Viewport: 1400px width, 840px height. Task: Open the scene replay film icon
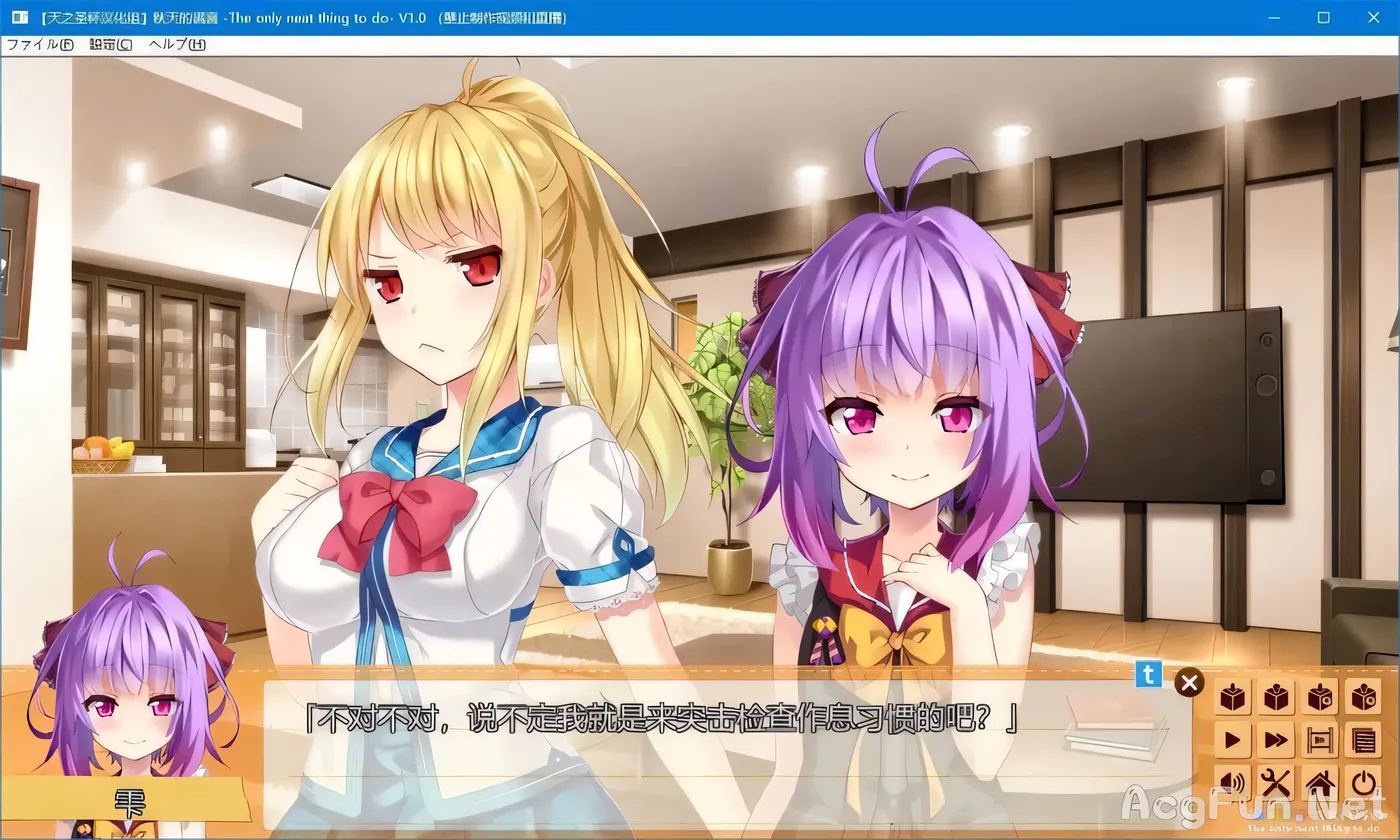click(x=1321, y=740)
